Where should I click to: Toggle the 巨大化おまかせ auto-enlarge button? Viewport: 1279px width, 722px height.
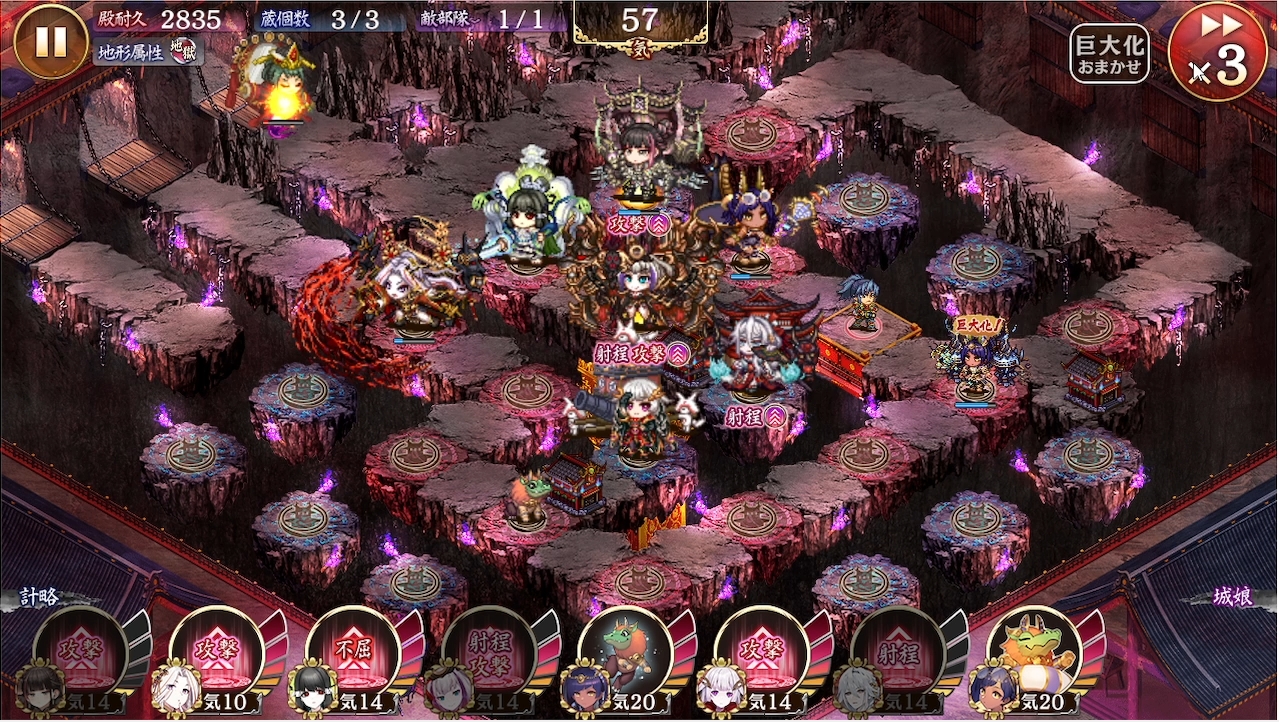pyautogui.click(x=1109, y=54)
